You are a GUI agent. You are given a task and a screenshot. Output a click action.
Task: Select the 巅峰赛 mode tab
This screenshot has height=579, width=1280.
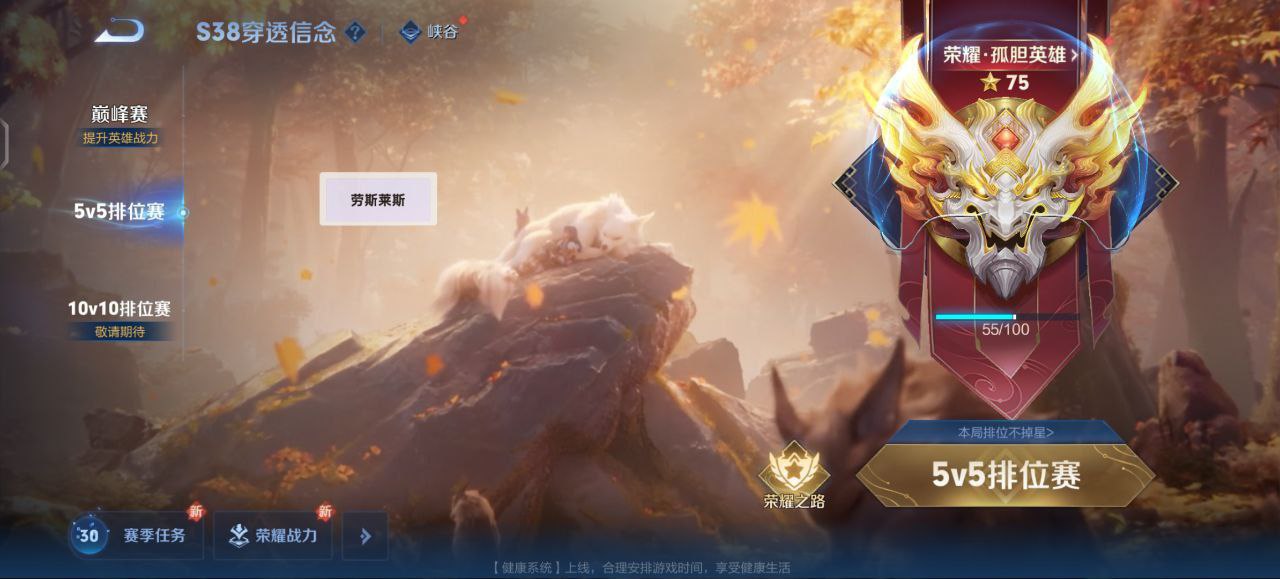pyautogui.click(x=120, y=115)
